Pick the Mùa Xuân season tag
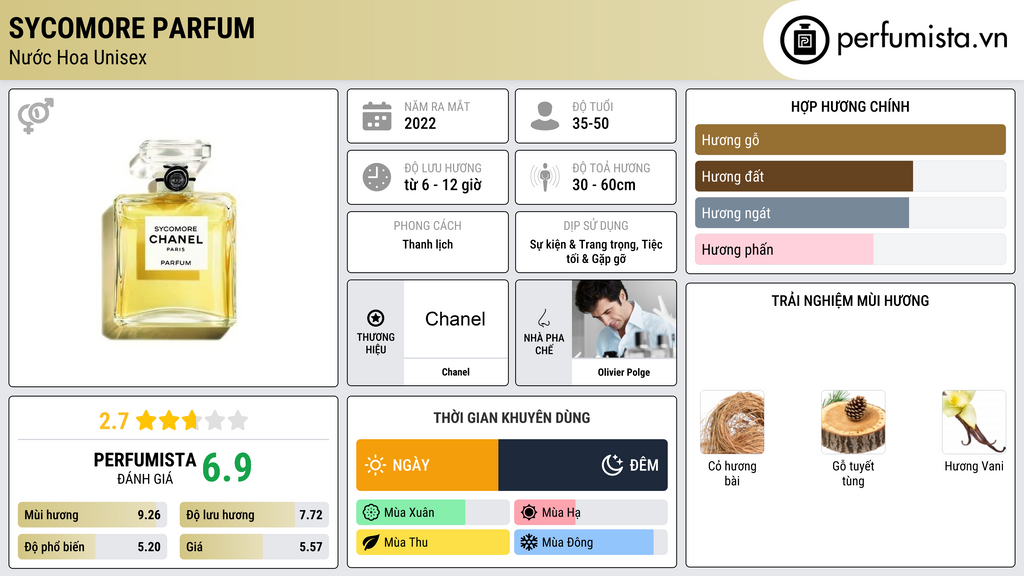This screenshot has height=576, width=1024. click(432, 513)
